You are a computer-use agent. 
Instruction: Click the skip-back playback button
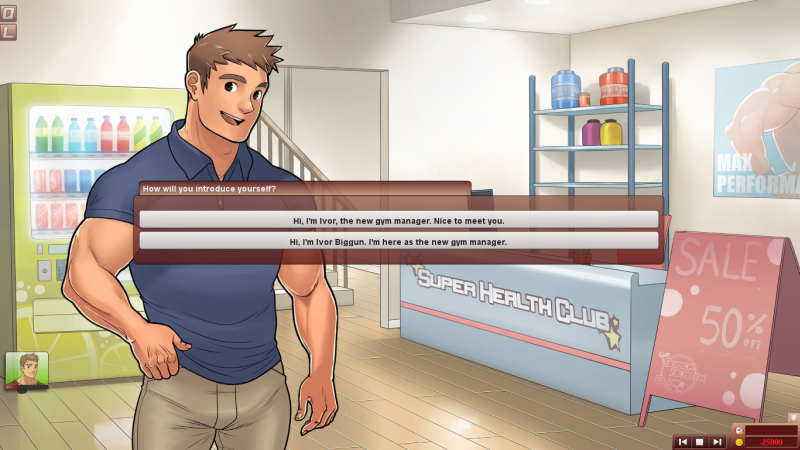click(x=683, y=441)
